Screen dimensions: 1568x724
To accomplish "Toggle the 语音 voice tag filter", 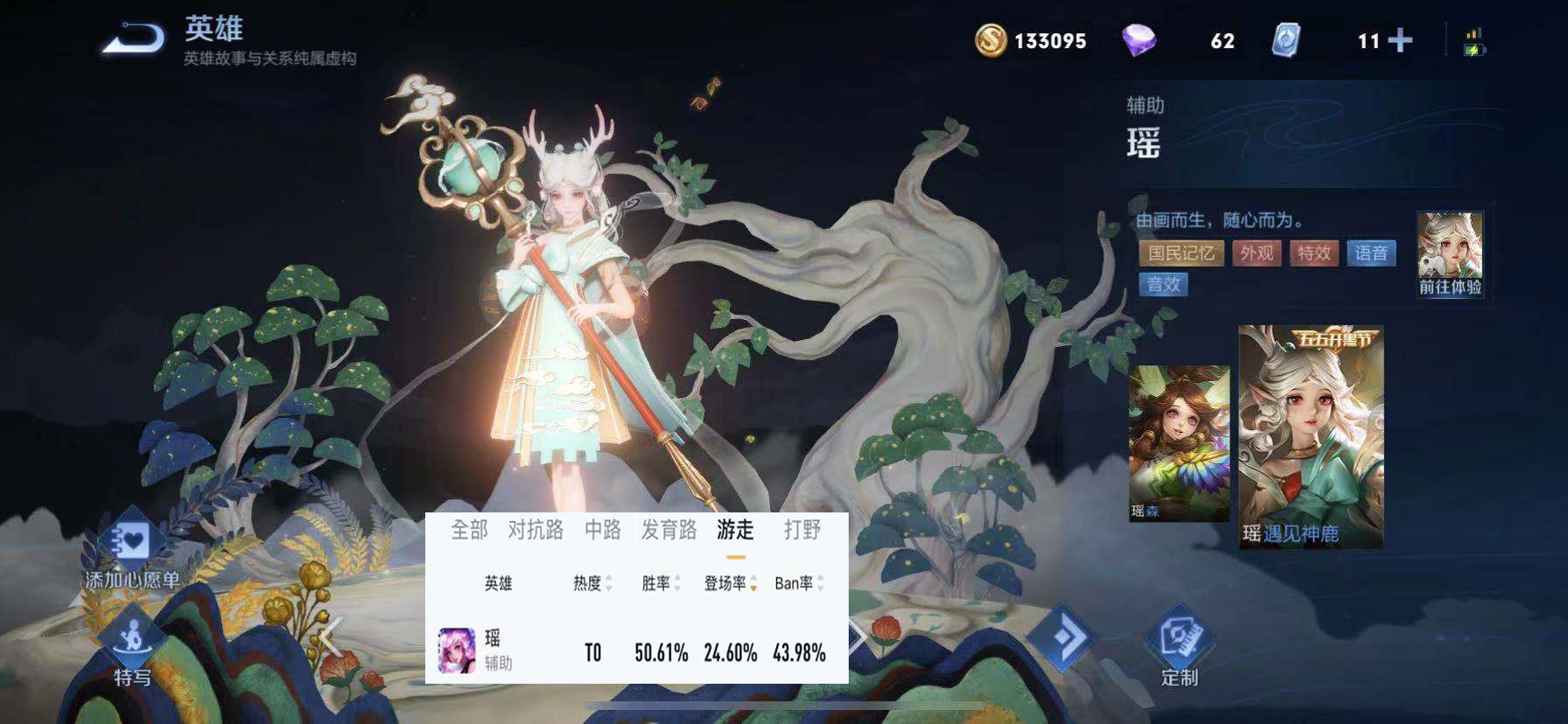I will click(1372, 253).
